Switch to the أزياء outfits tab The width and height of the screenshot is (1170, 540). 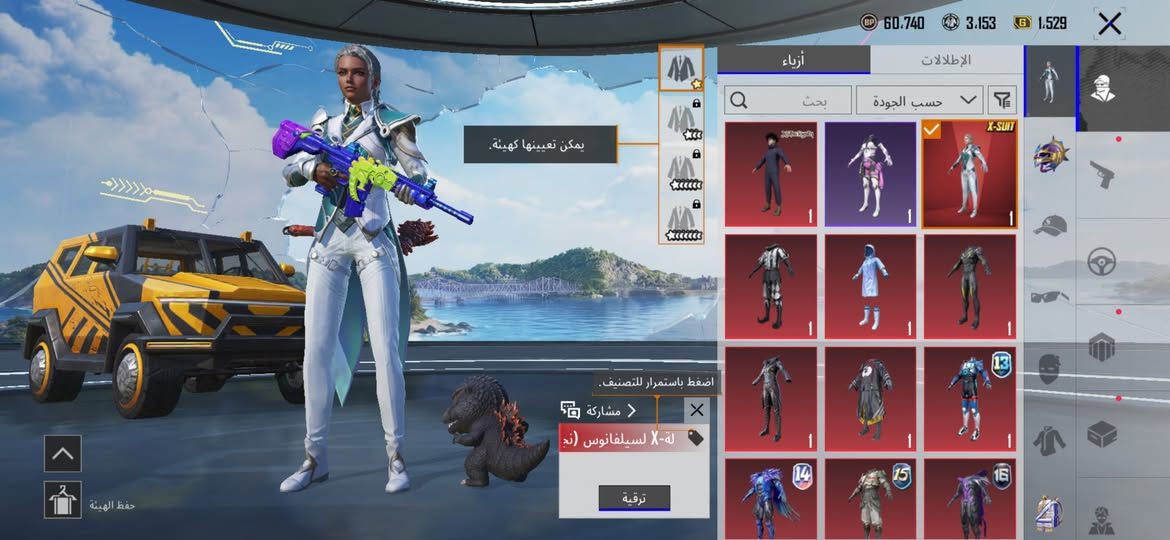pyautogui.click(x=794, y=60)
